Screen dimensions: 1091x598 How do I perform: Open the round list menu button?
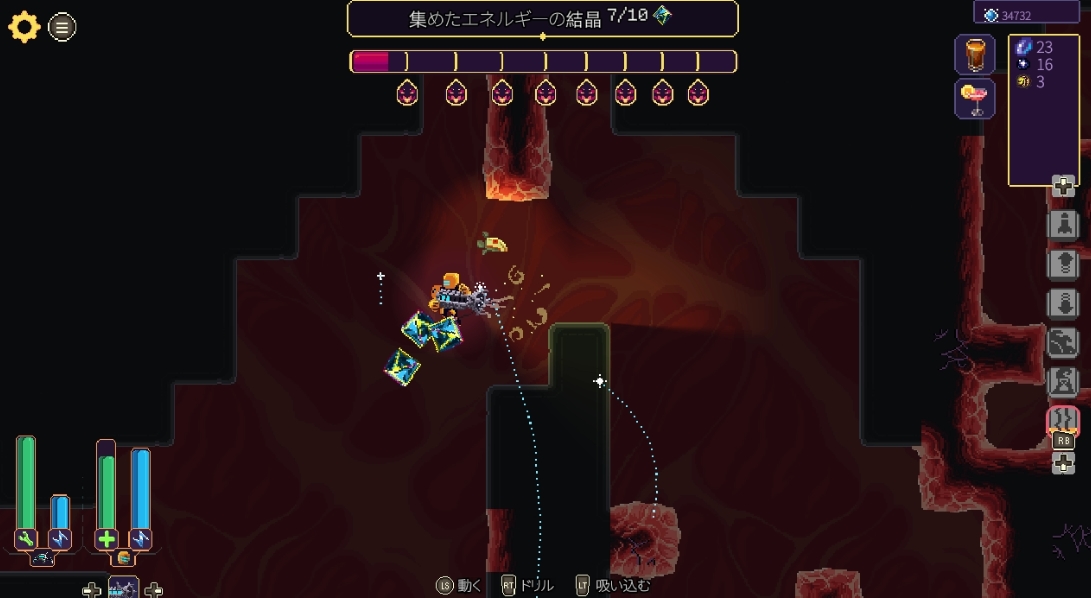point(62,28)
